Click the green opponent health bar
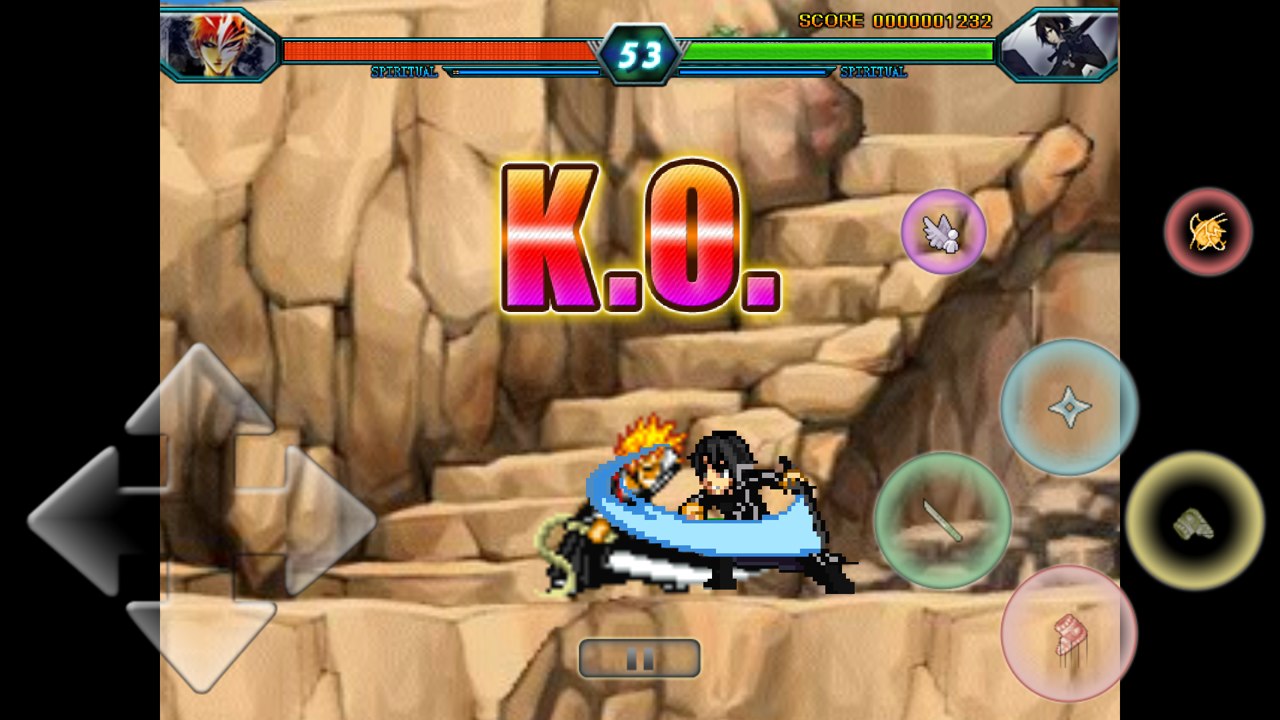This screenshot has width=1280, height=720. pyautogui.click(x=840, y=46)
